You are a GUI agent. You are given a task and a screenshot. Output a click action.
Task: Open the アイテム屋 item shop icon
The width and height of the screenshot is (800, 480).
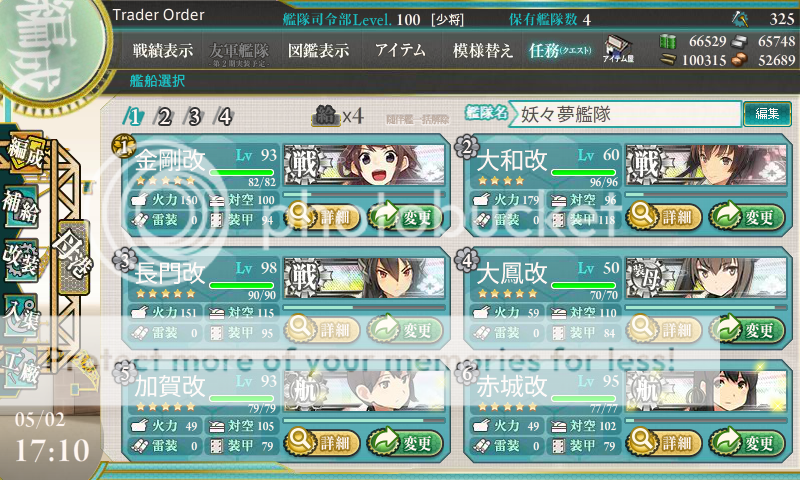tap(616, 48)
